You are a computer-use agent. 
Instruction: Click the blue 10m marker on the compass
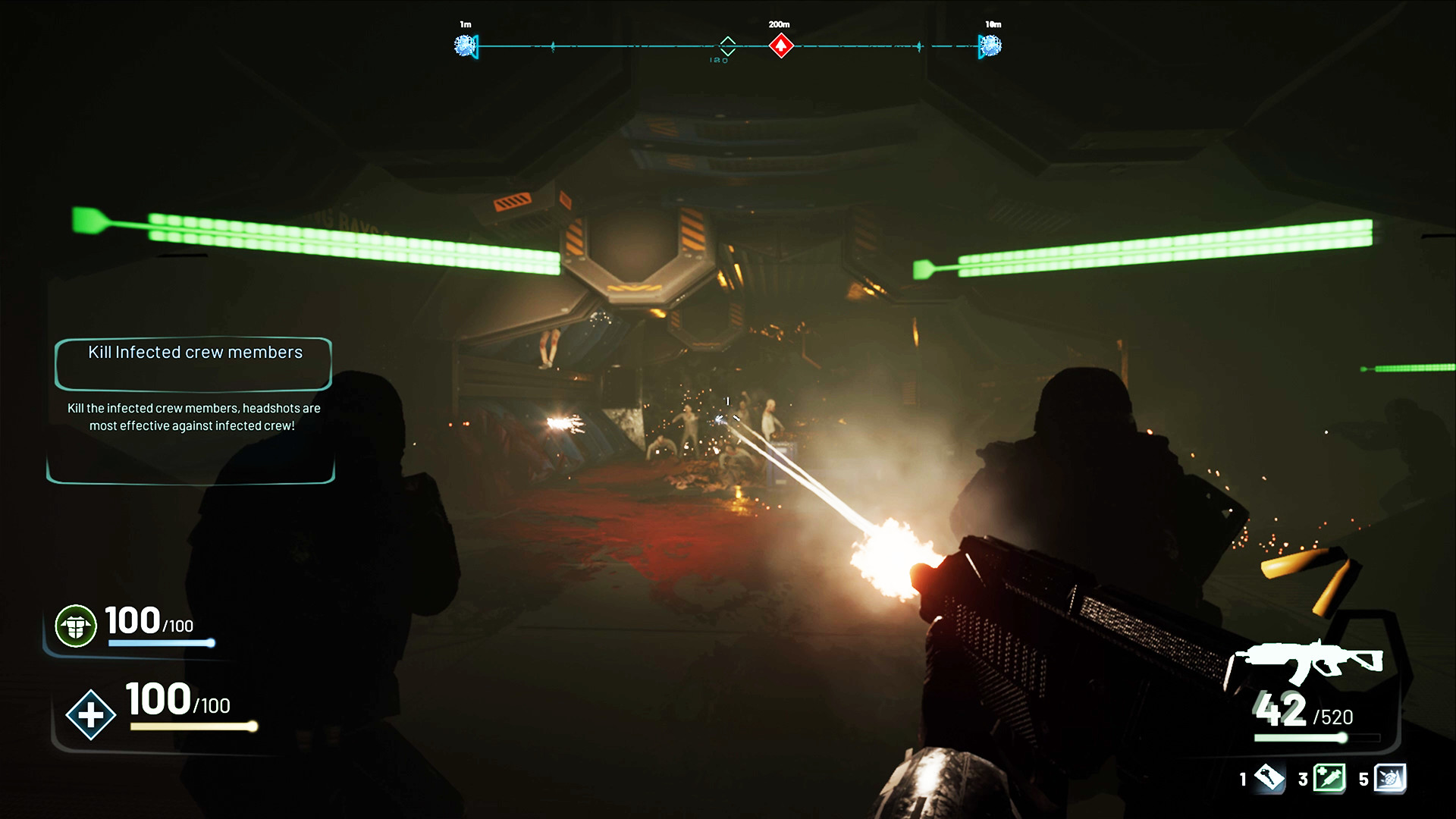pos(990,45)
